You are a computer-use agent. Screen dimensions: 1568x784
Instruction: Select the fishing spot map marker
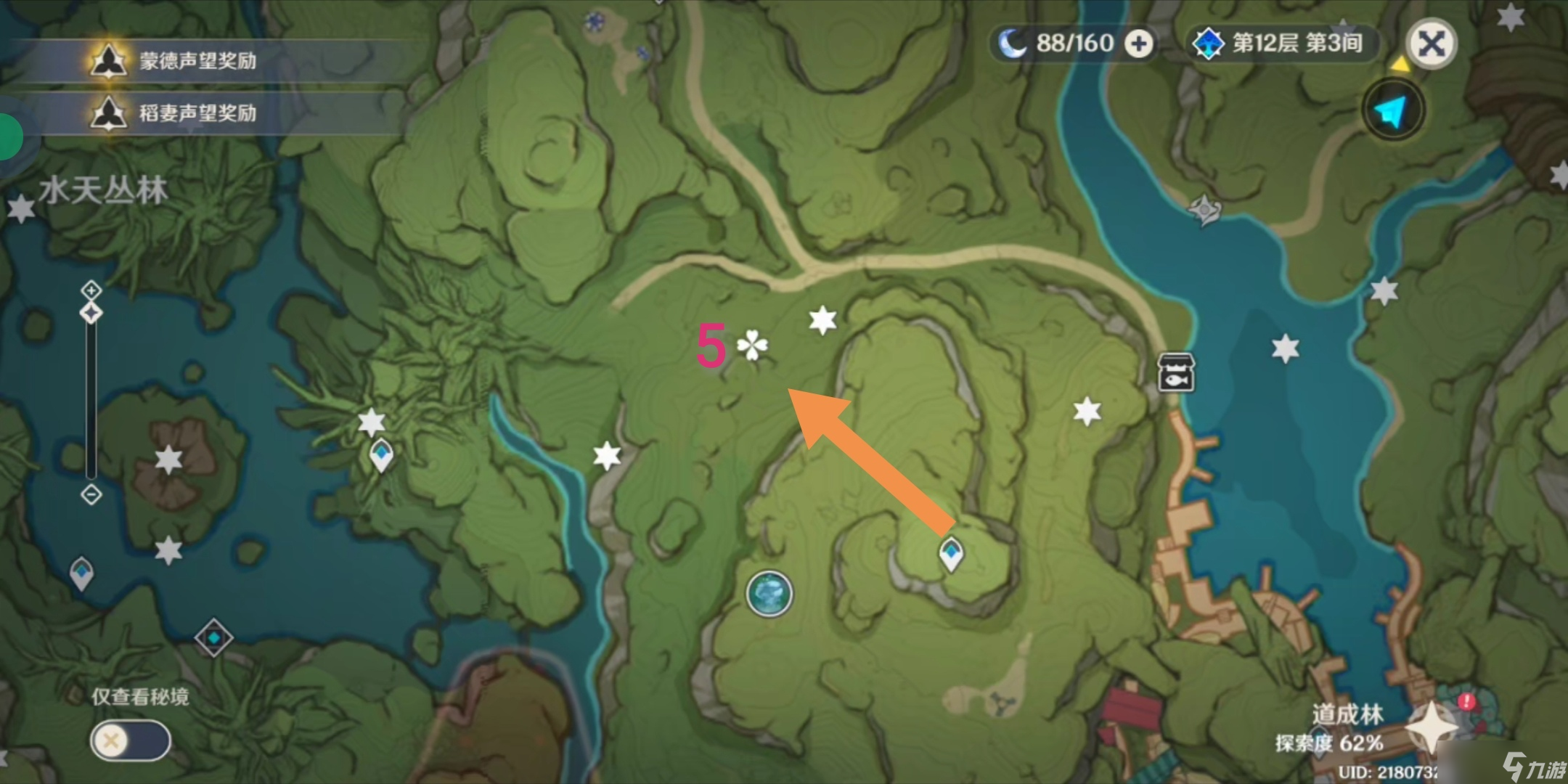[1175, 372]
